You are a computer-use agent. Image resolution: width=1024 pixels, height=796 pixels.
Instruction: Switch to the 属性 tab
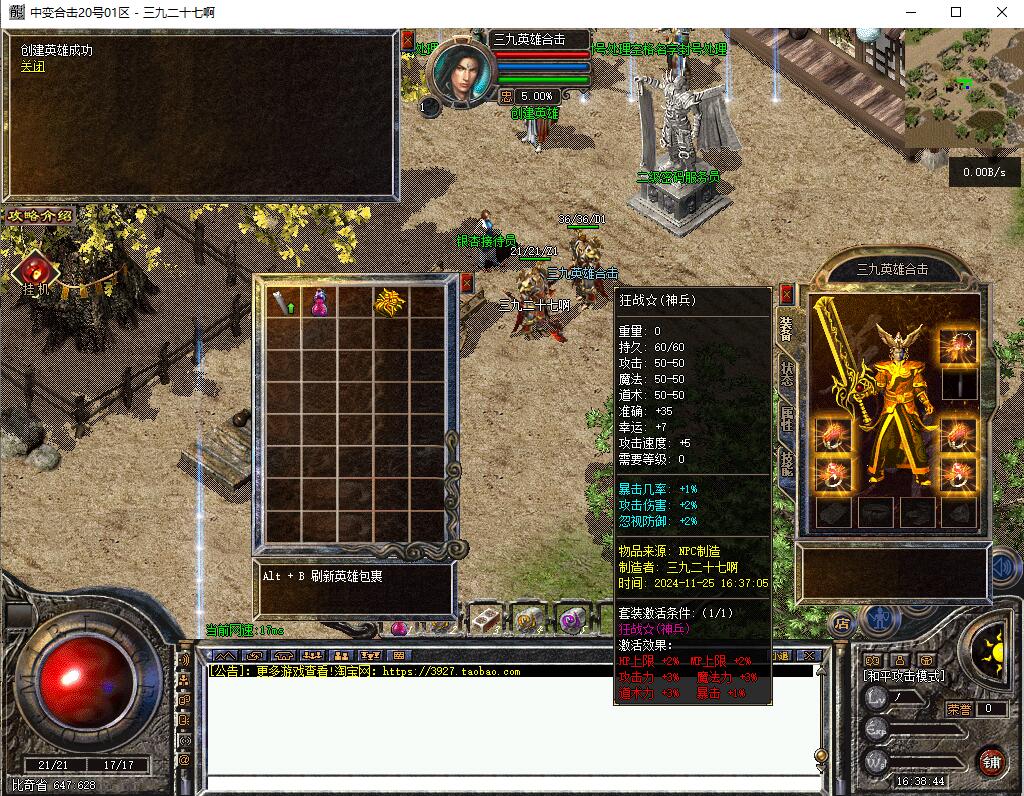[787, 419]
